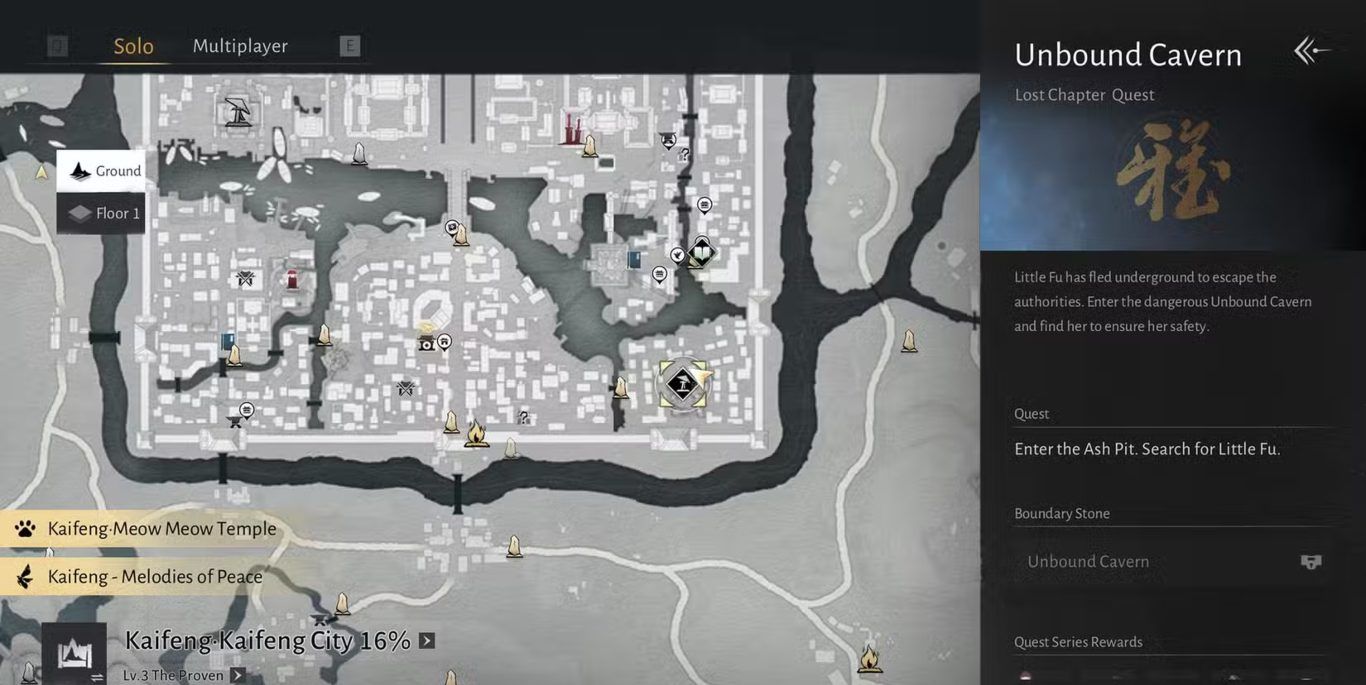Expand Kaifeng City exploration progress details

[427, 641]
